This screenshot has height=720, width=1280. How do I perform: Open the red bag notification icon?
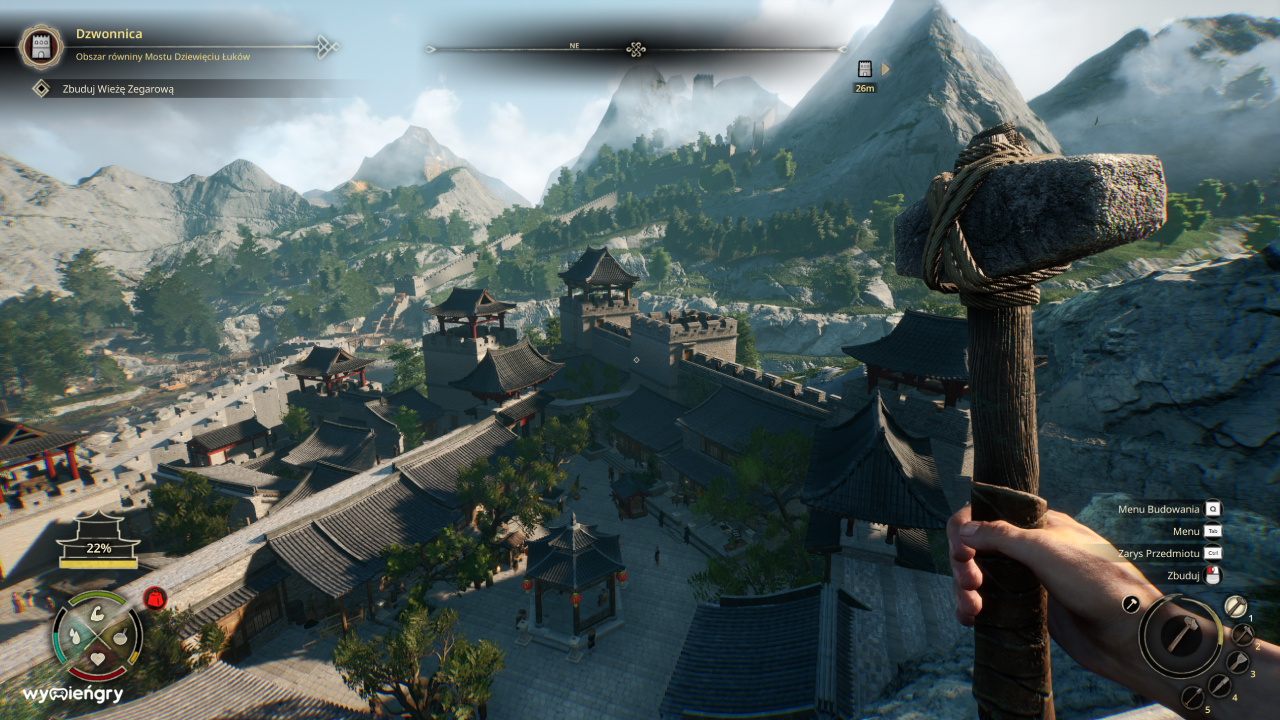[155, 599]
